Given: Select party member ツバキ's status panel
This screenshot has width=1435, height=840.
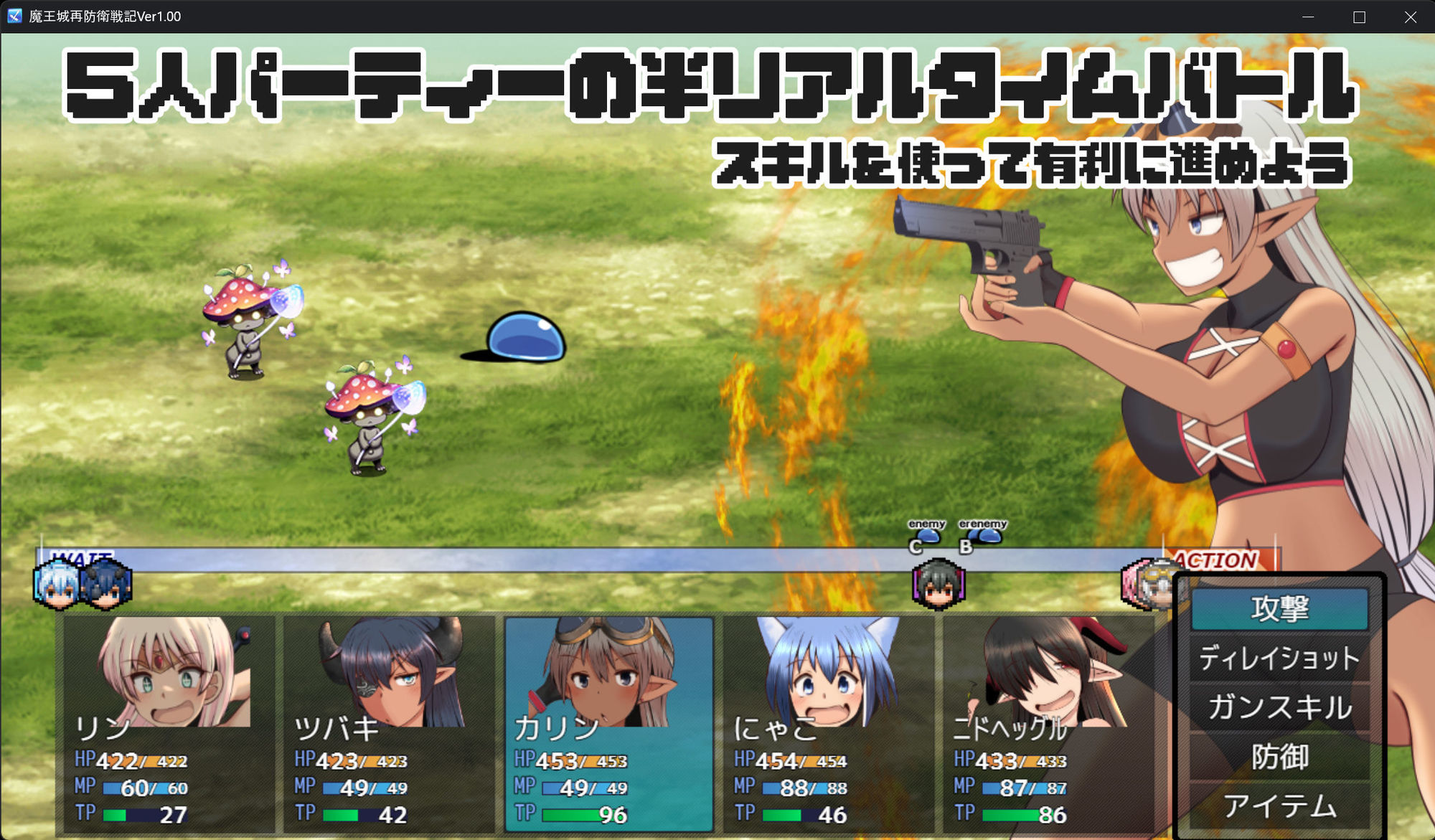Looking at the screenshot, I should [389, 724].
